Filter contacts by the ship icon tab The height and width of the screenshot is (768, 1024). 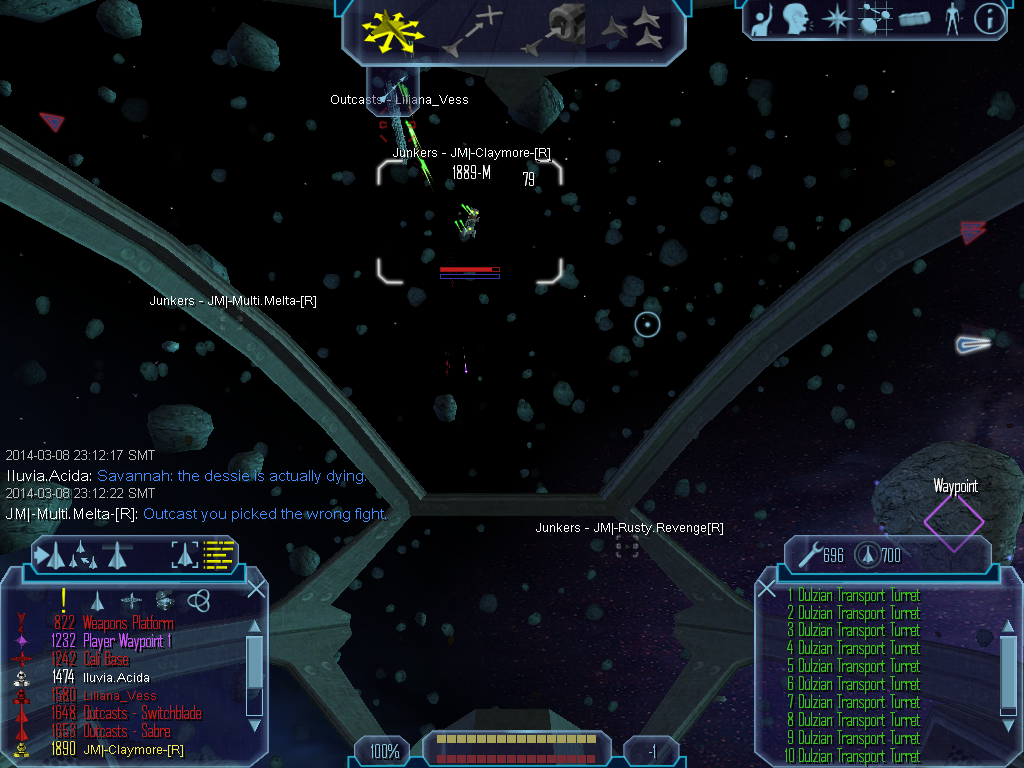(x=97, y=600)
